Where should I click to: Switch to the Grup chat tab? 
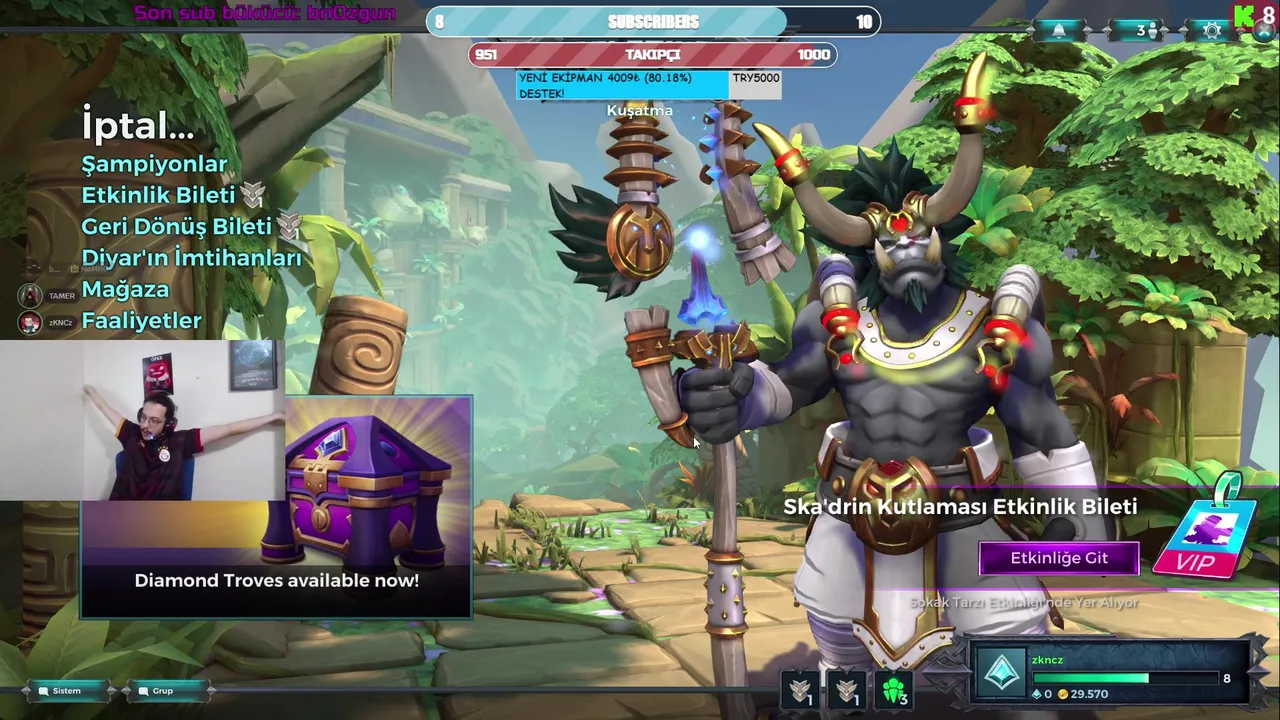click(162, 691)
